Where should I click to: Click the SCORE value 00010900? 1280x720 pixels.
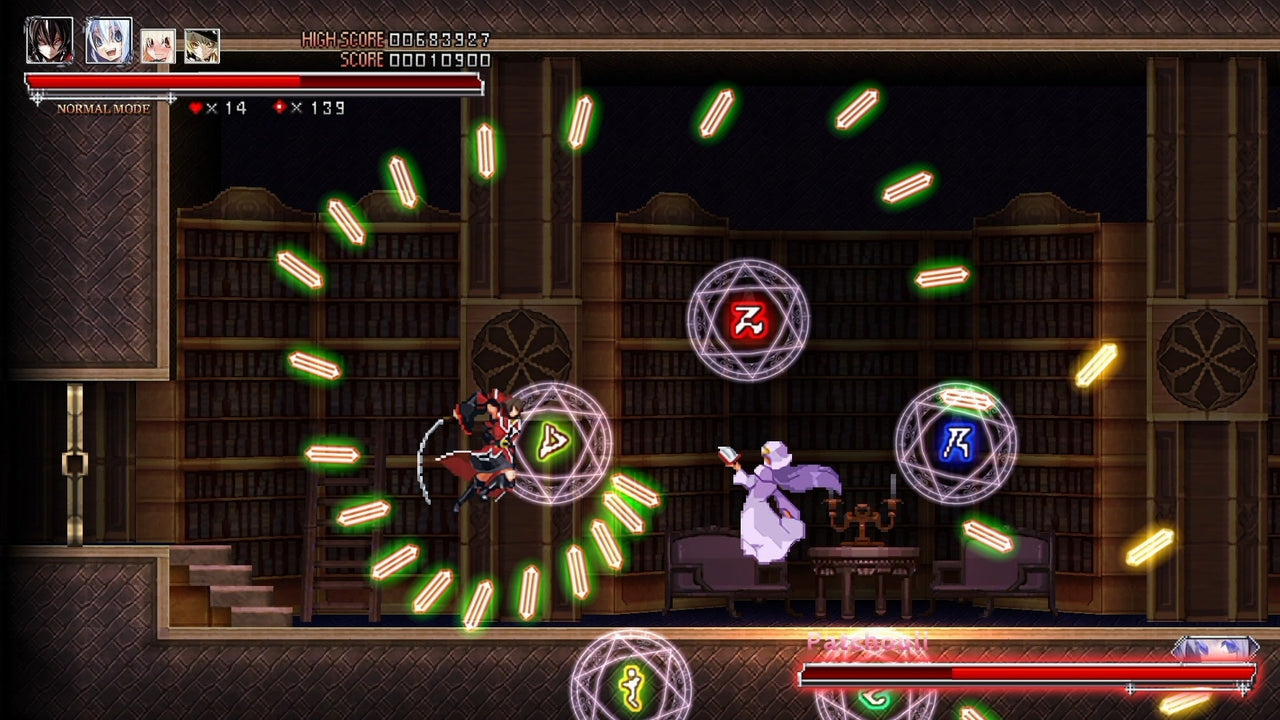click(442, 59)
